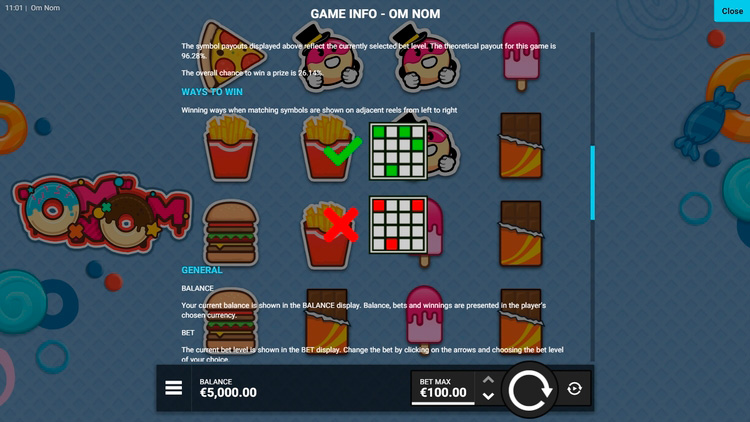Open the hamburger menu
Screen dimensions: 750x422
coord(174,388)
